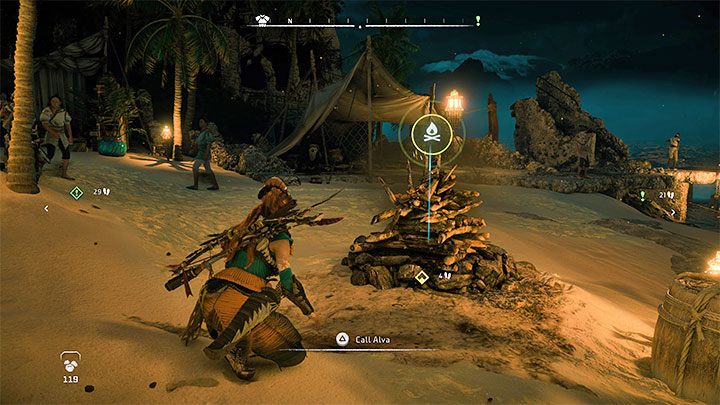
Task: Select the yellow diamond waypoint above the woodpile
Action: [x=422, y=276]
